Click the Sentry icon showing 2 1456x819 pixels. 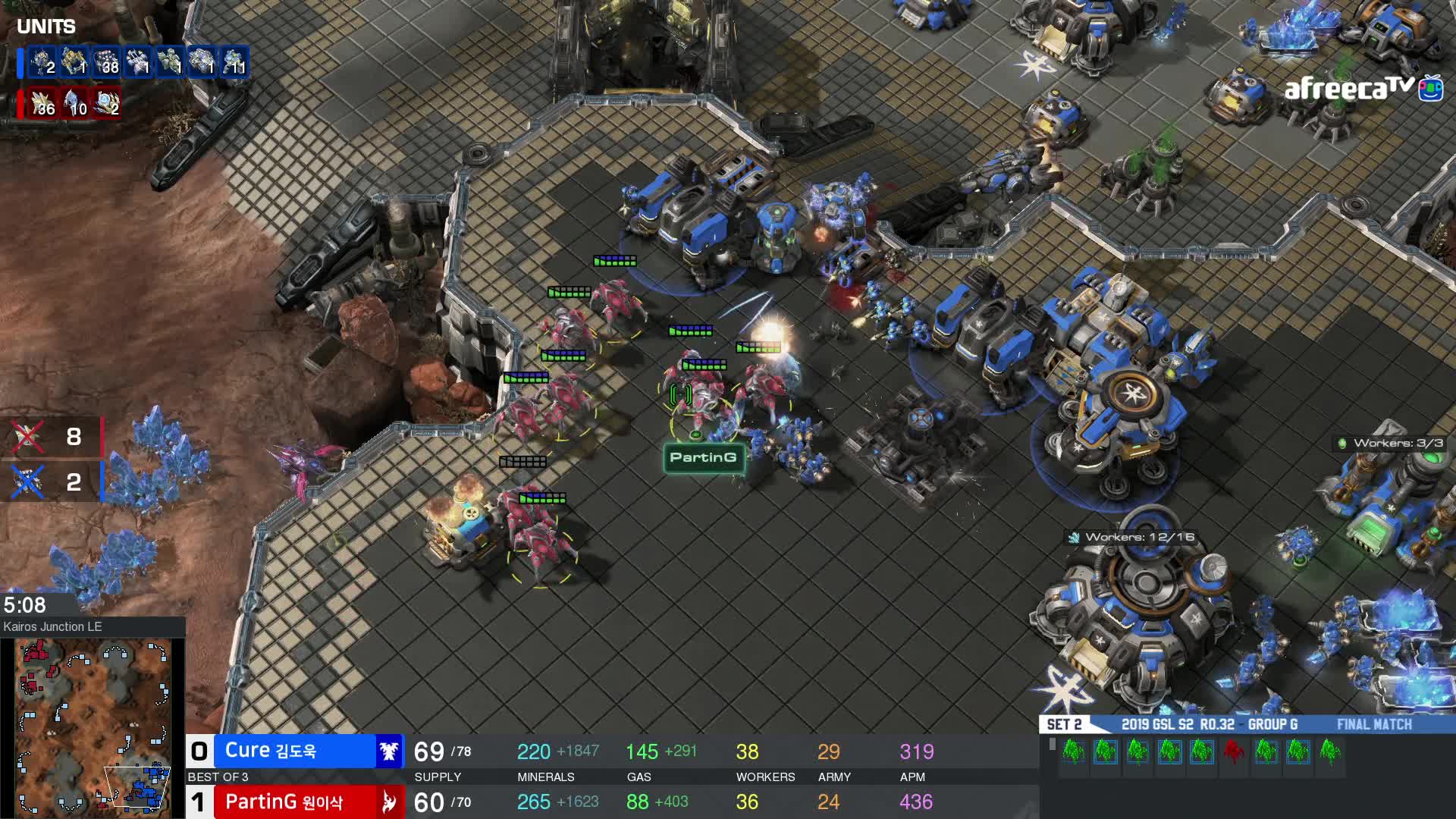(x=107, y=104)
